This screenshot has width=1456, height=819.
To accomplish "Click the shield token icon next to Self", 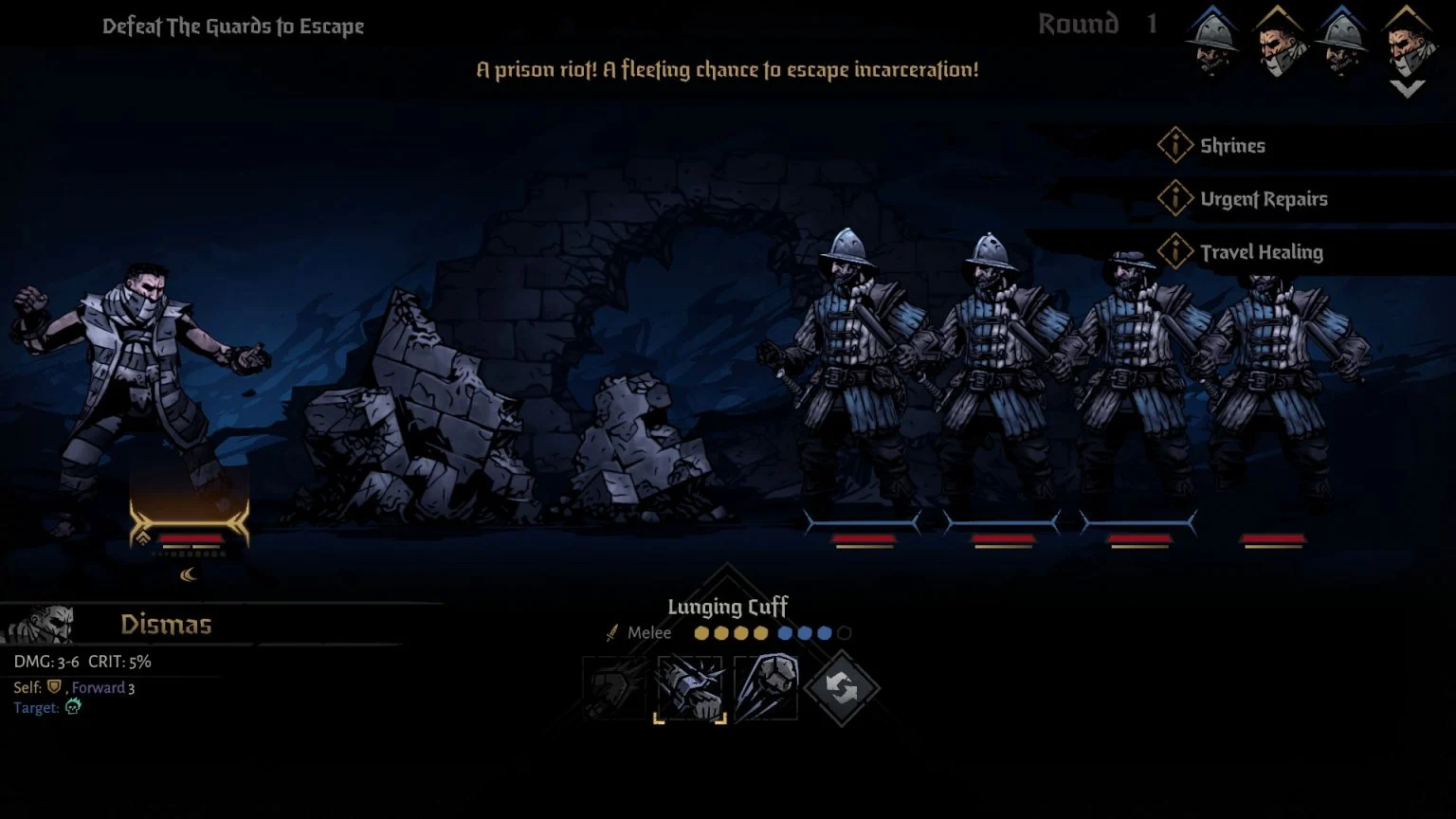I will (54, 687).
